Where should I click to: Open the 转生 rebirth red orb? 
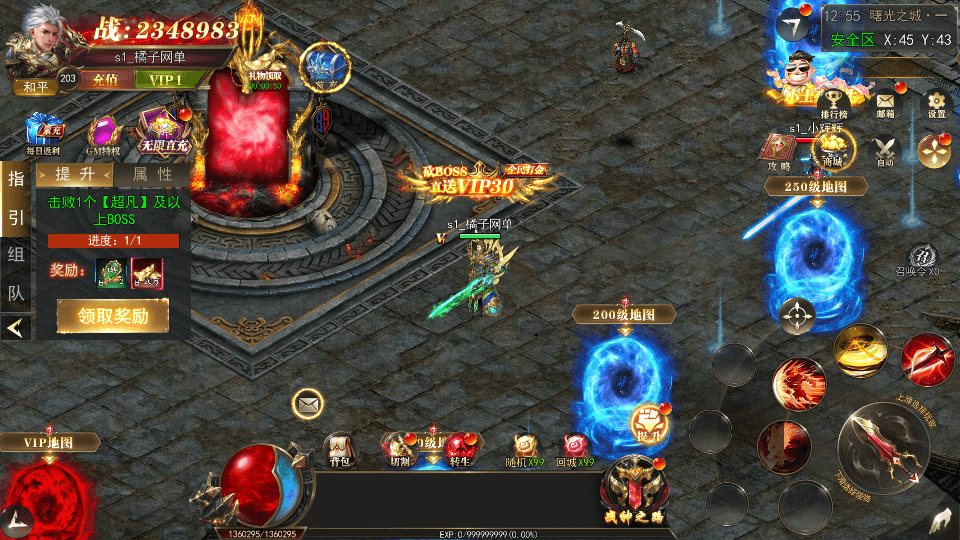pyautogui.click(x=459, y=449)
